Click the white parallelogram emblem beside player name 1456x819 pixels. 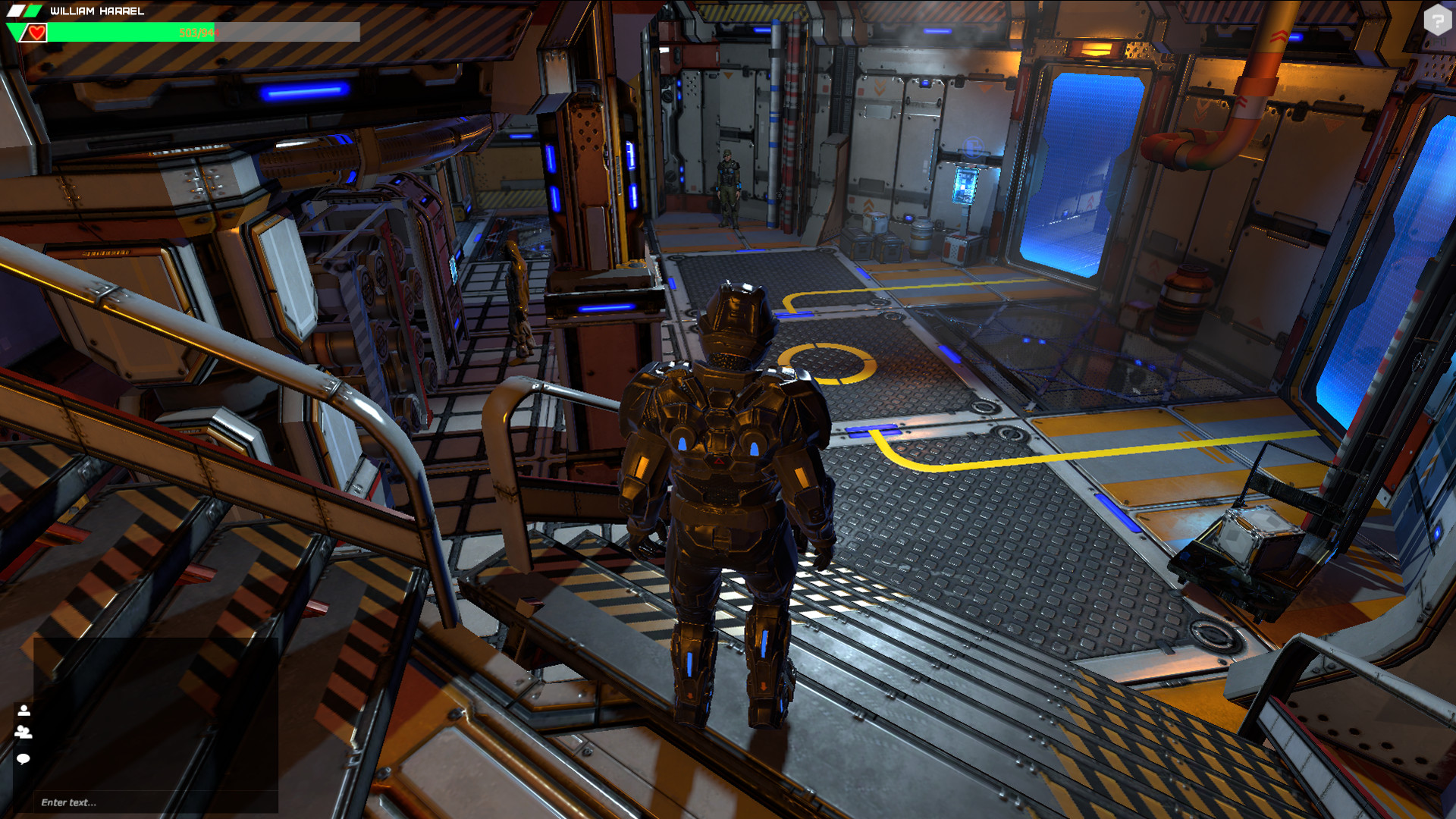pos(15,11)
